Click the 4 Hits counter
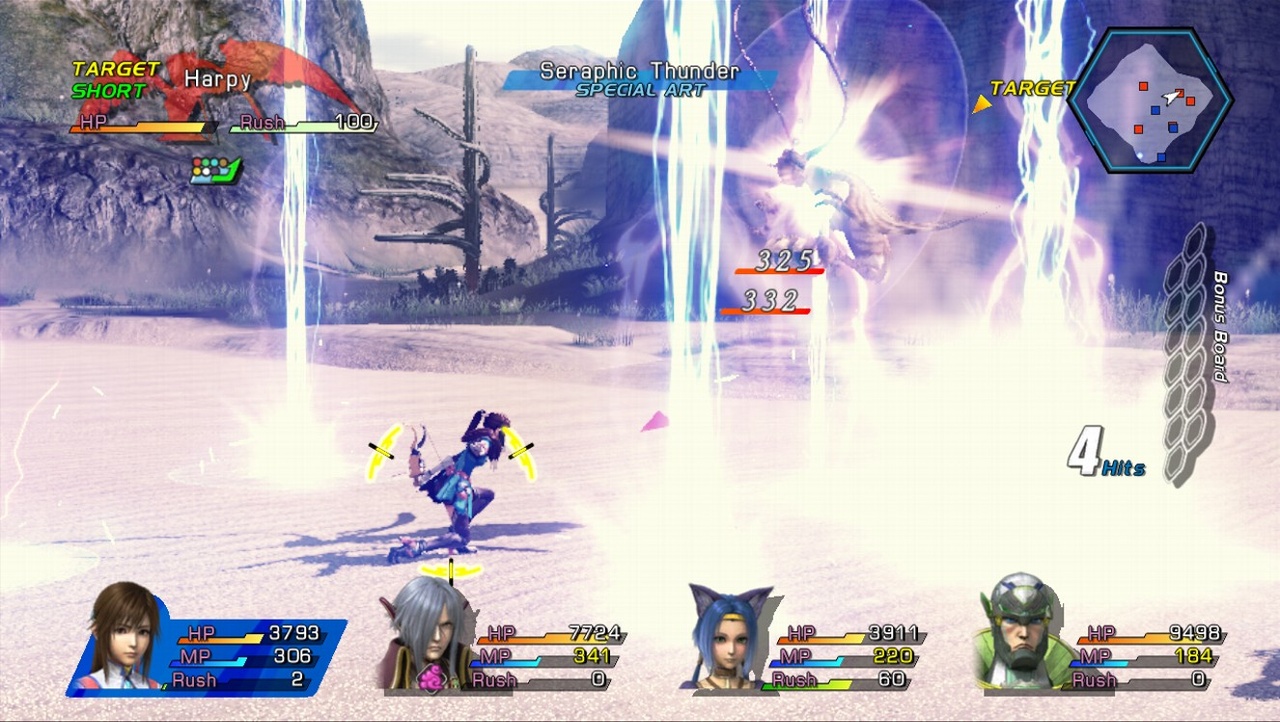This screenshot has height=722, width=1280. 1107,452
